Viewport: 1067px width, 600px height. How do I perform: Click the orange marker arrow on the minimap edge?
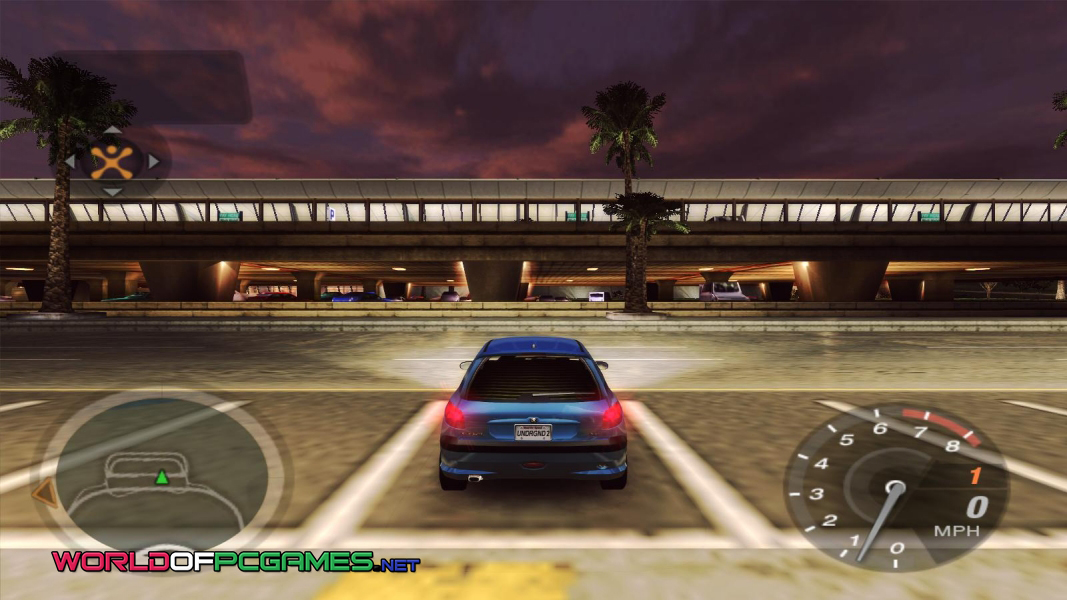click(x=43, y=492)
